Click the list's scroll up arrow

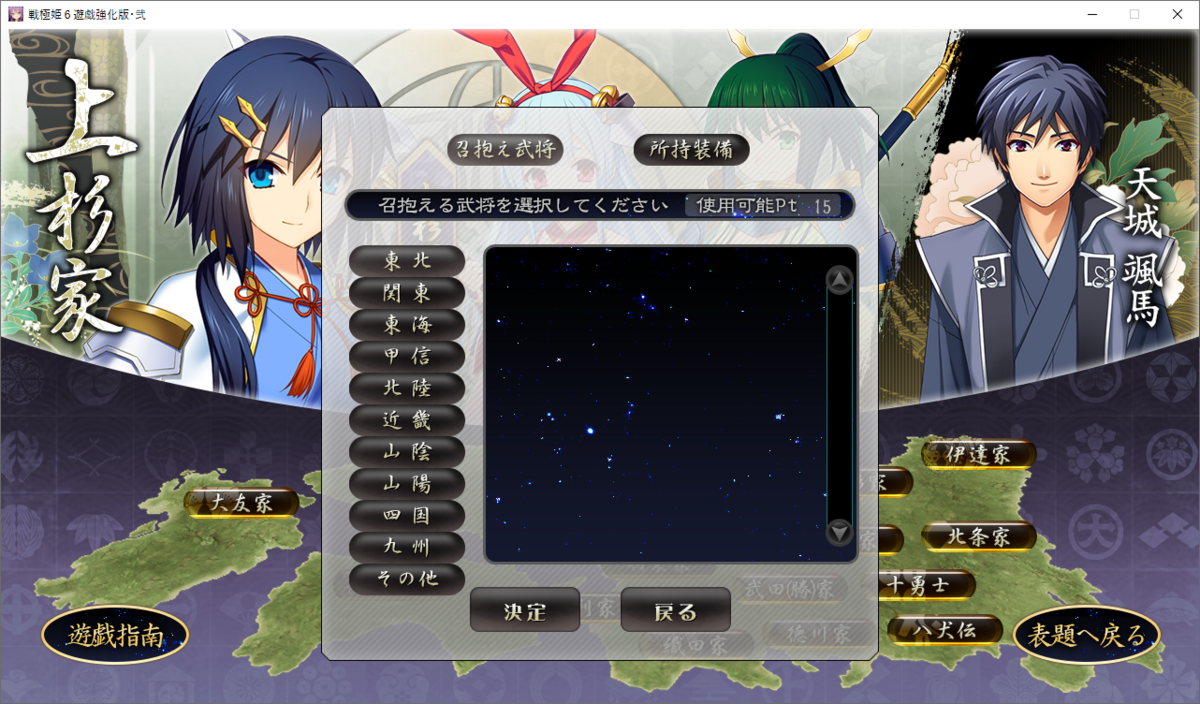(840, 280)
